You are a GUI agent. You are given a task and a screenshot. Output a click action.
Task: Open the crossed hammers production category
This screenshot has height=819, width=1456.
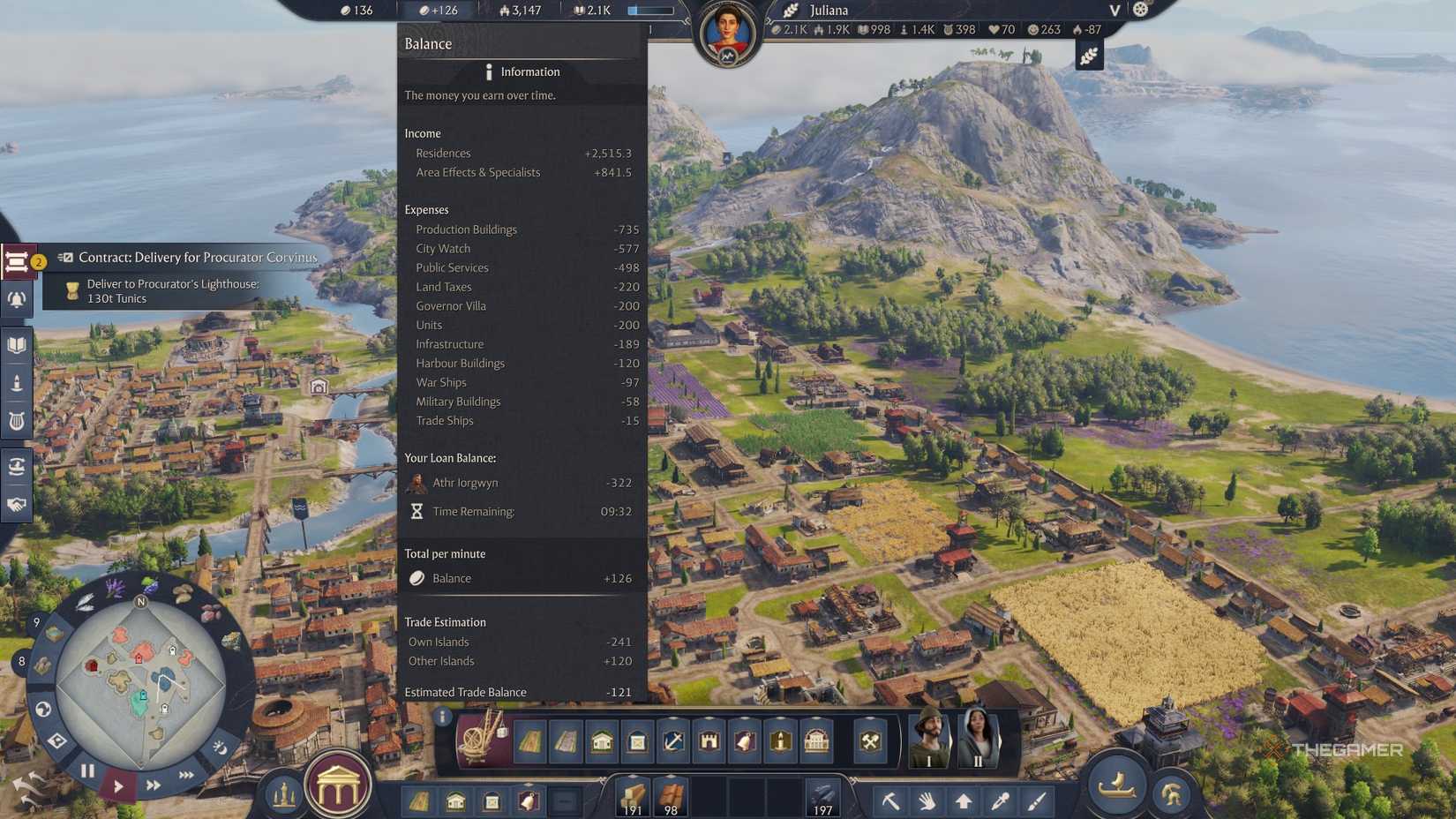point(871,741)
